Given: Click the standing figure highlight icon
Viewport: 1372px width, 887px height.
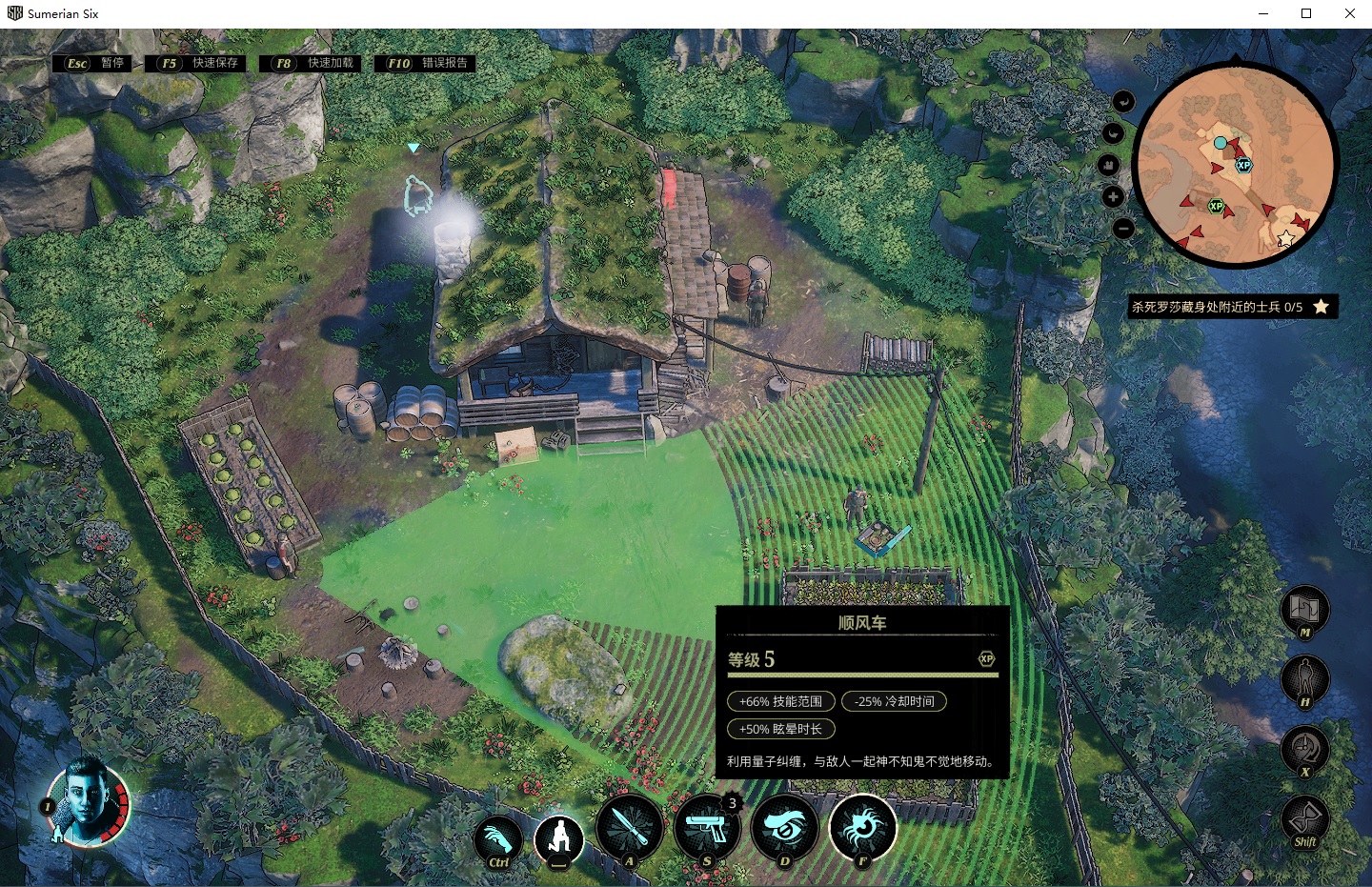Looking at the screenshot, I should click(1304, 678).
